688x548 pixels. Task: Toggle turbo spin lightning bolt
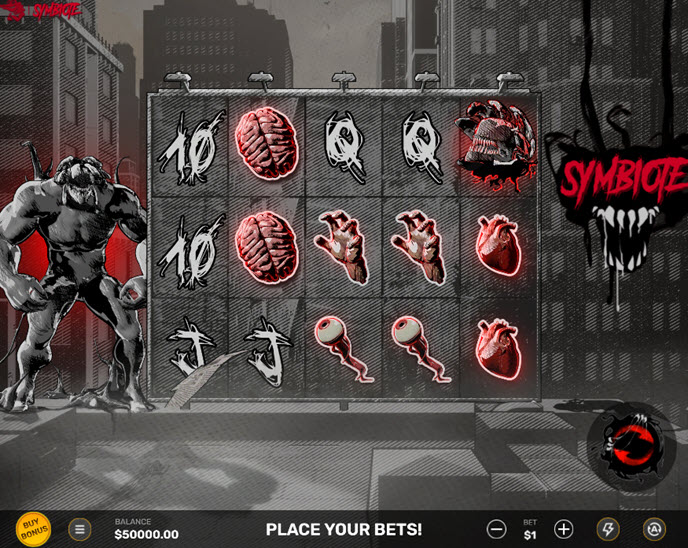pyautogui.click(x=608, y=529)
